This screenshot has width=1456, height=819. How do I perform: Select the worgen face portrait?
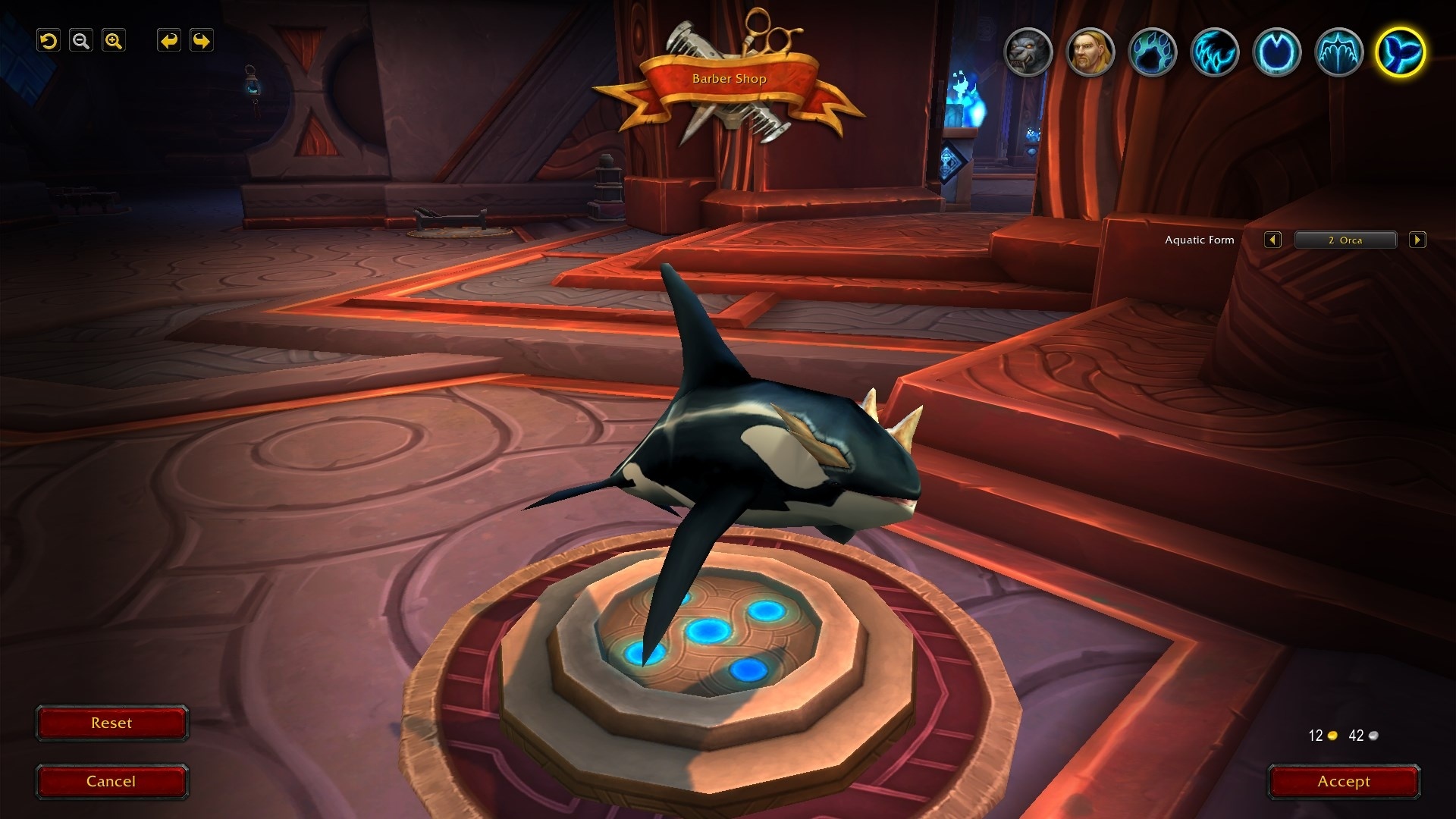[1028, 52]
